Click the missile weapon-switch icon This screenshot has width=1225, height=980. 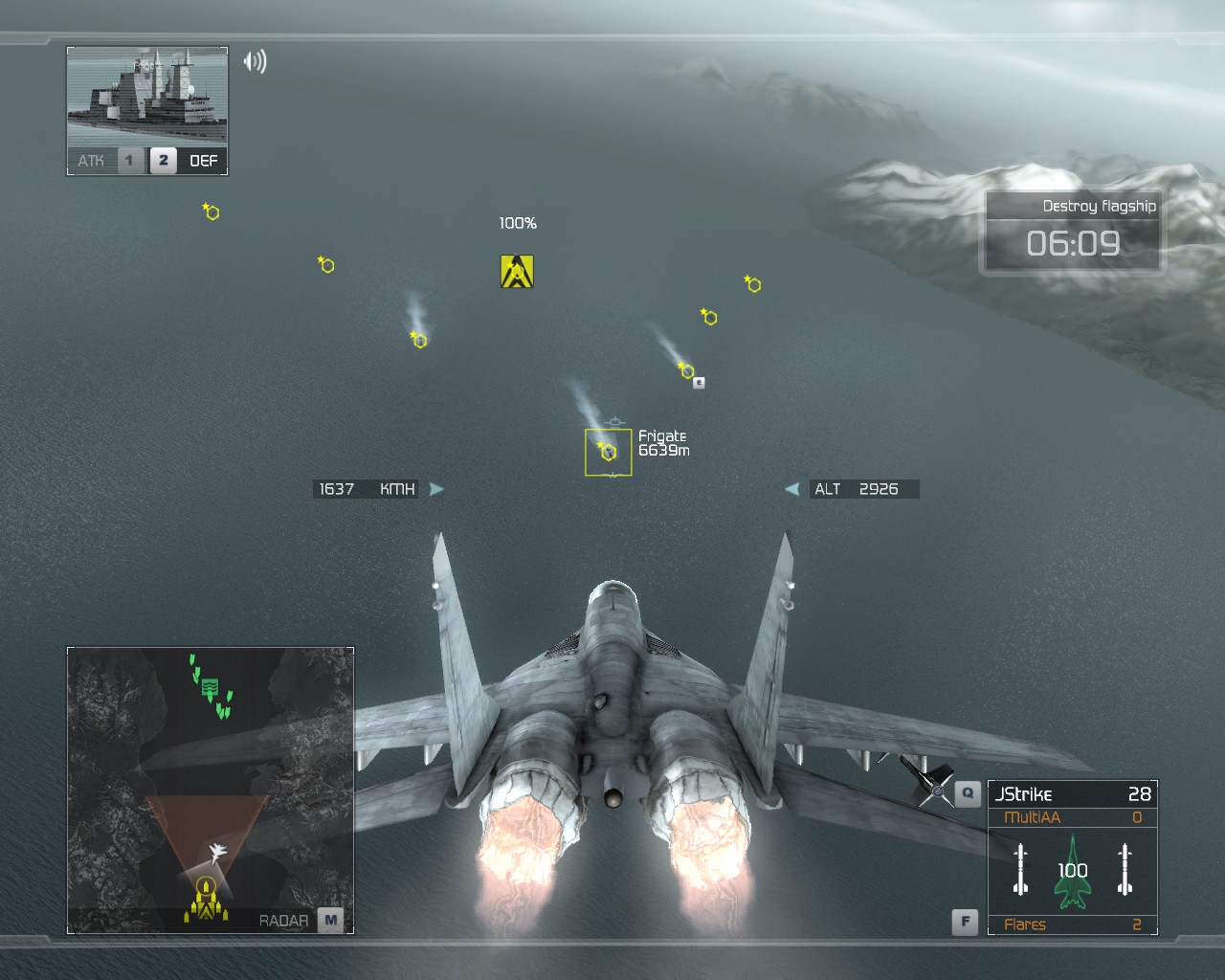click(925, 782)
